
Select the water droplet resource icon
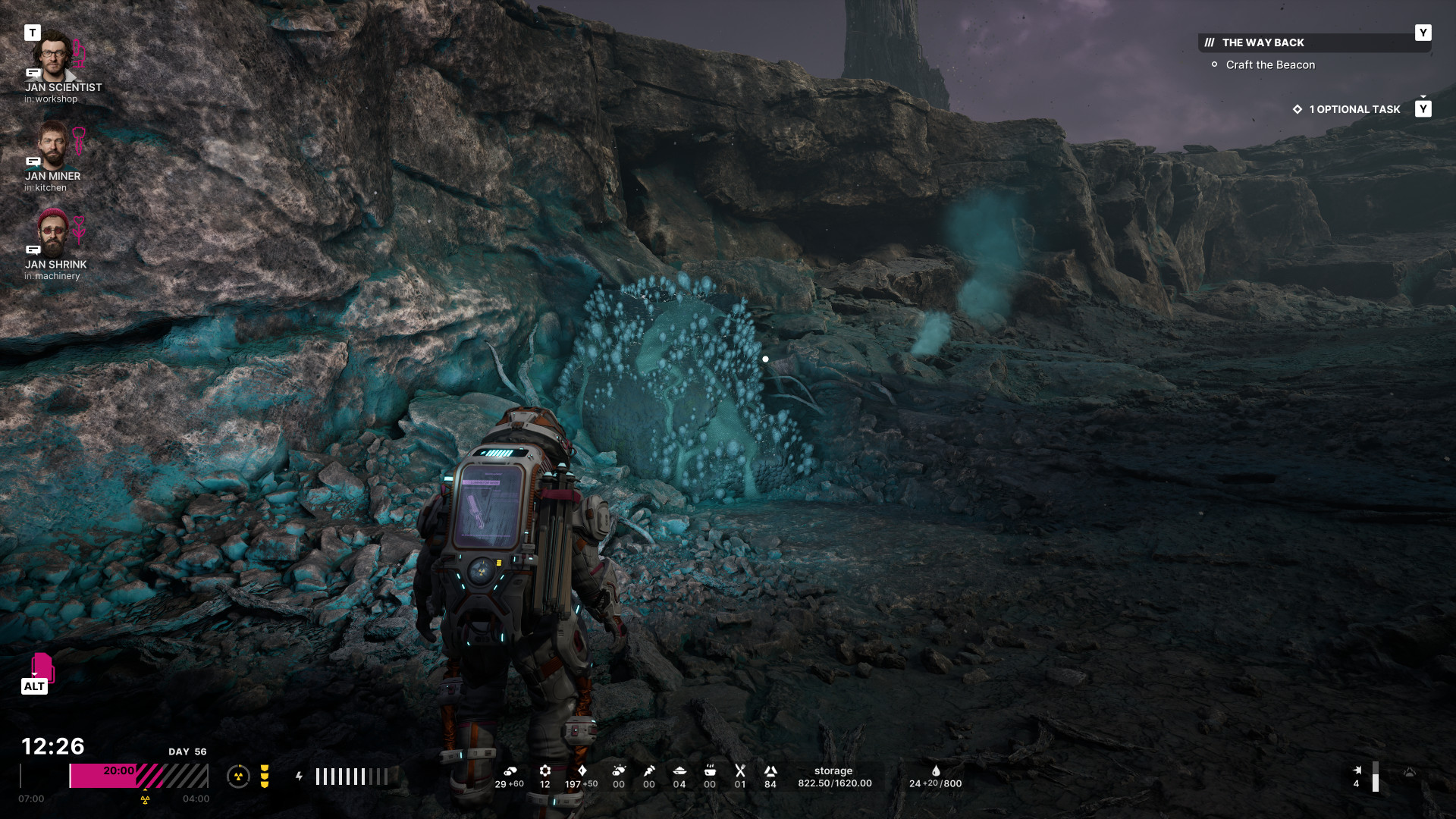click(x=936, y=771)
